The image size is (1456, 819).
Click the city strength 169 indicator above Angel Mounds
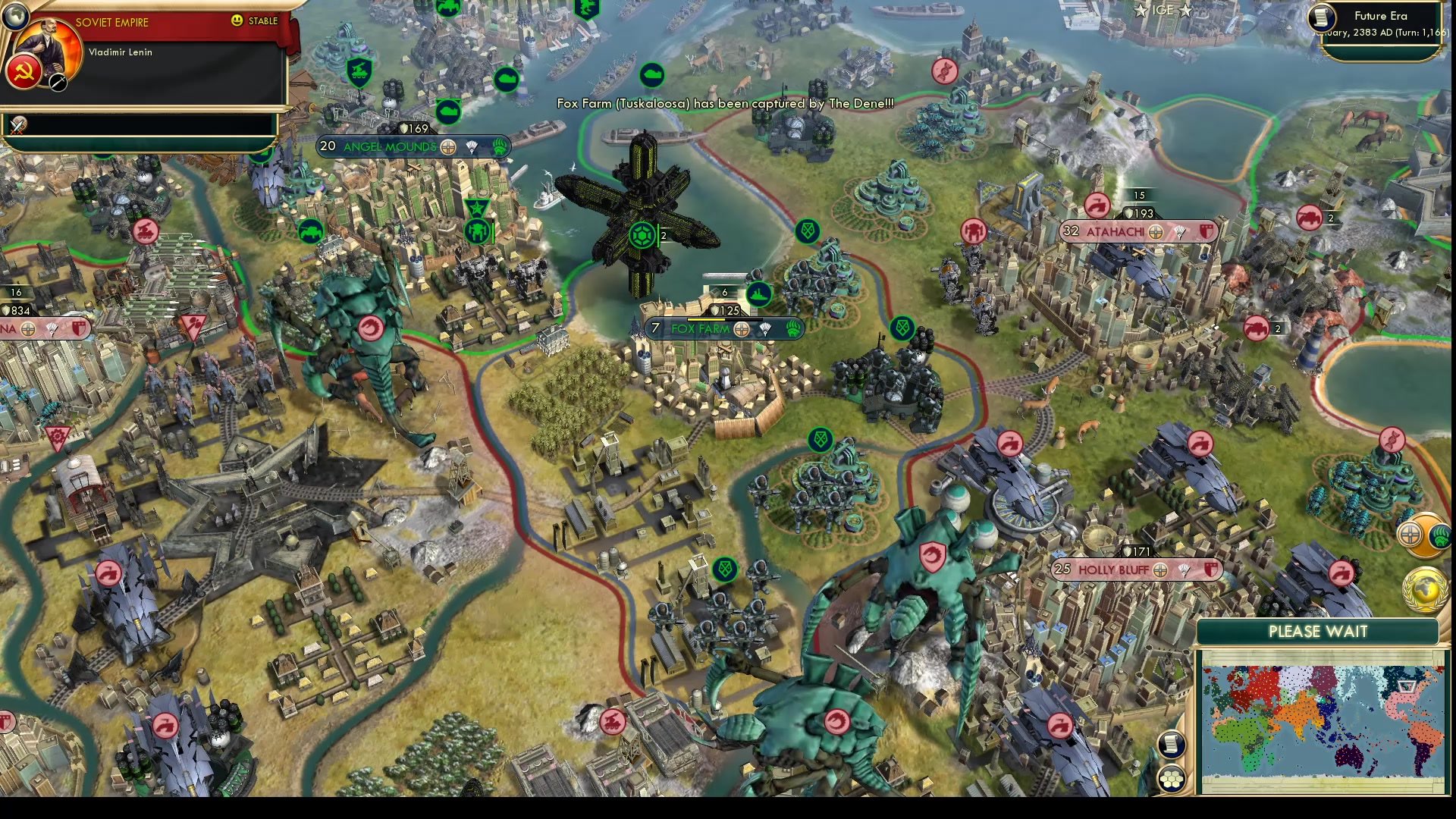click(414, 128)
